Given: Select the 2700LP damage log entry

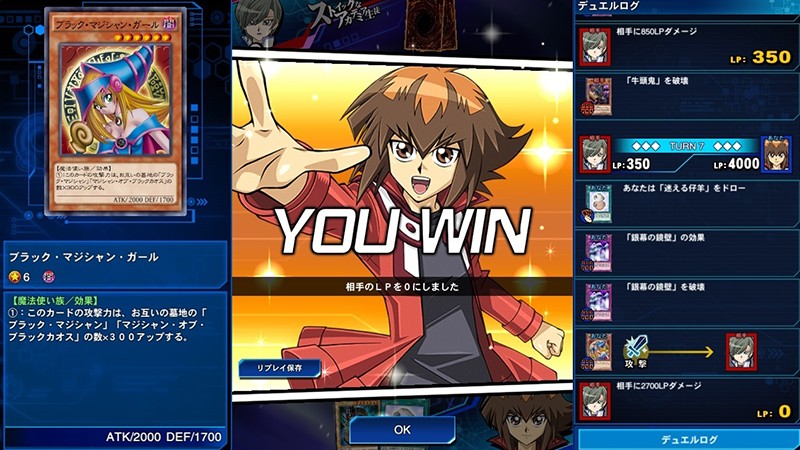Looking at the screenshot, I should (x=688, y=398).
